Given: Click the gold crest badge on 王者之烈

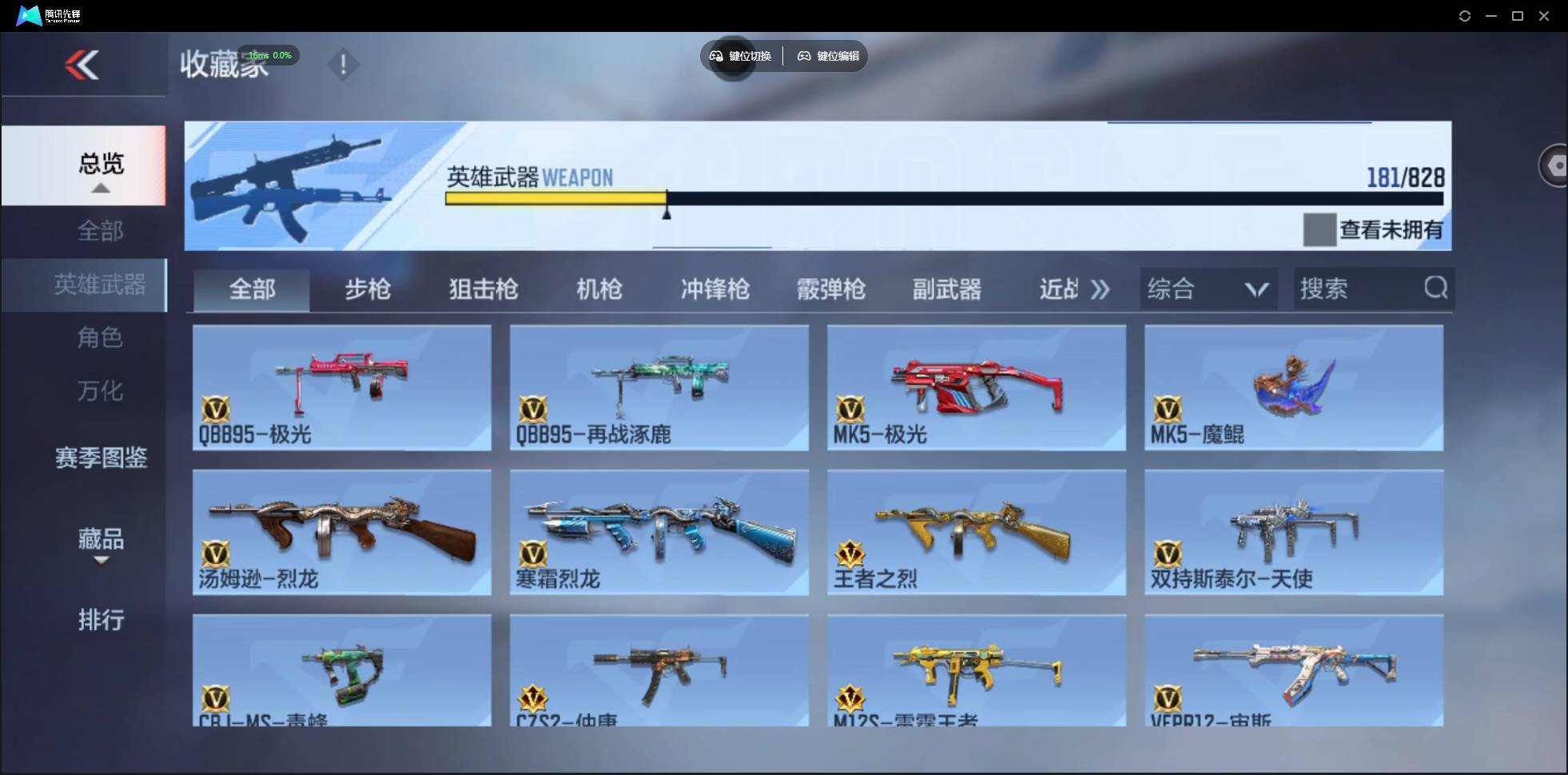Looking at the screenshot, I should point(851,552).
